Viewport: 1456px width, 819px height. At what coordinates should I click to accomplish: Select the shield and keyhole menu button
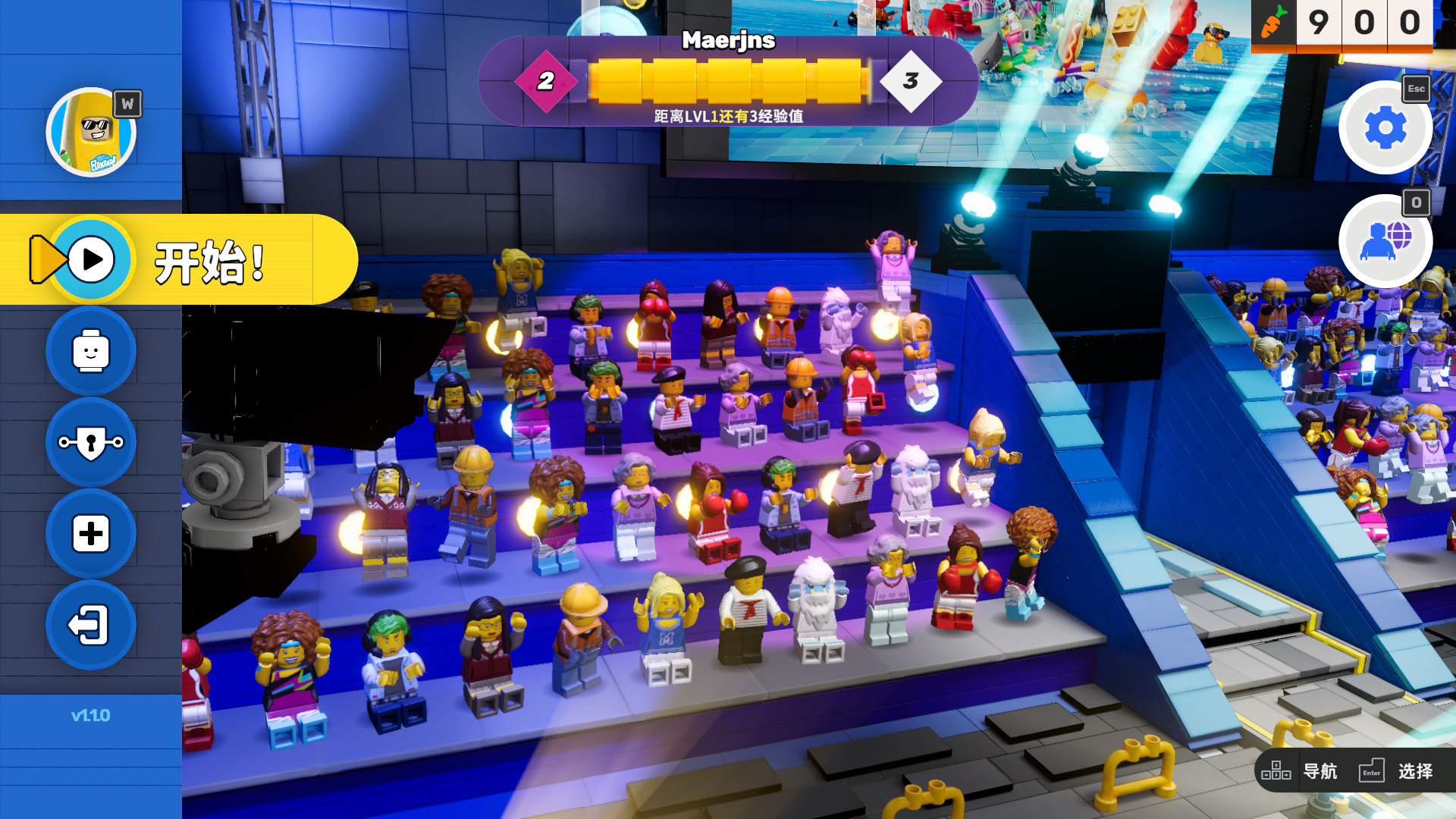click(91, 443)
